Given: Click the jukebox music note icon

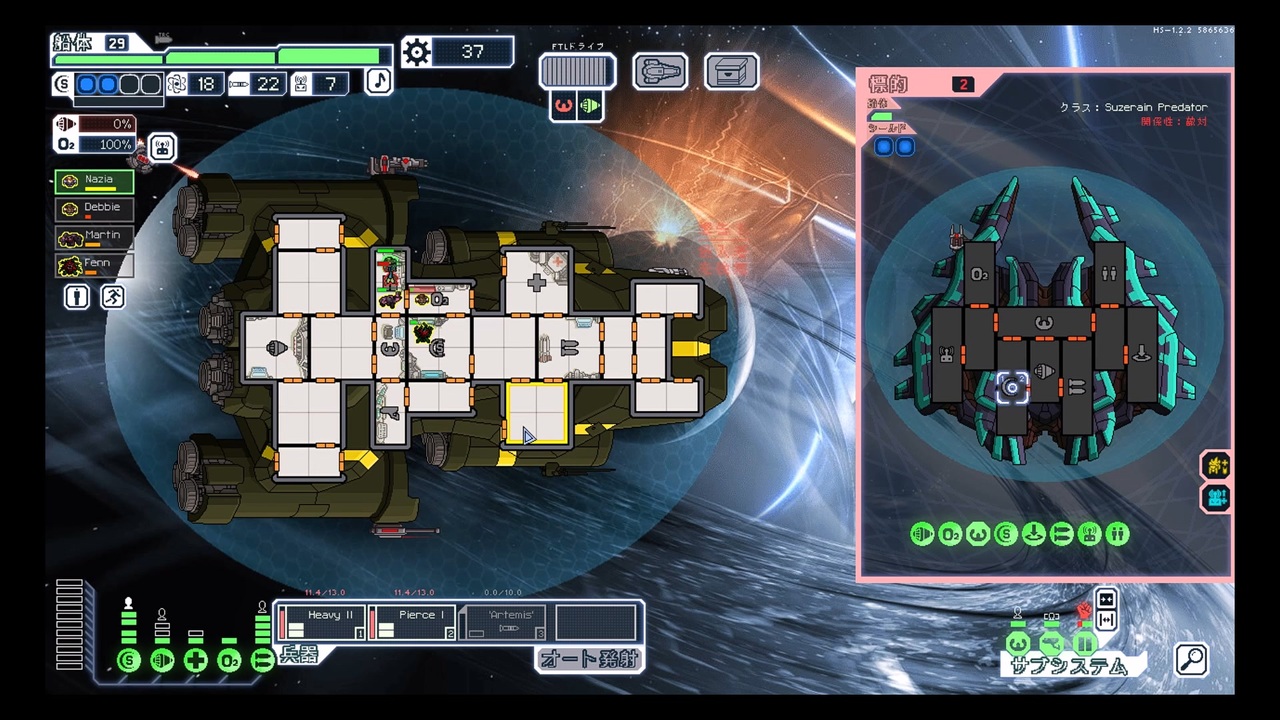Looking at the screenshot, I should click(378, 81).
